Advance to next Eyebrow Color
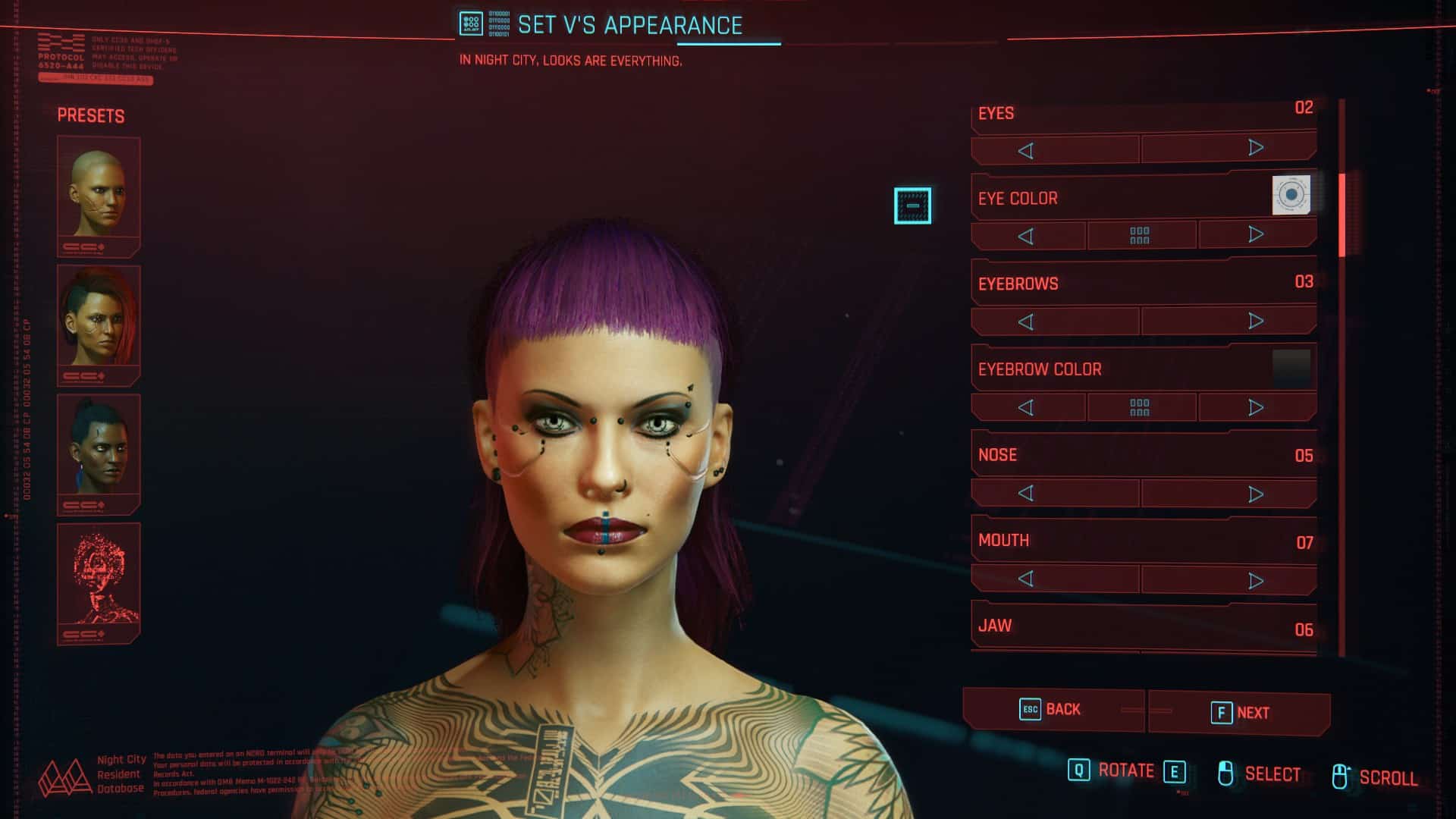 click(1255, 407)
